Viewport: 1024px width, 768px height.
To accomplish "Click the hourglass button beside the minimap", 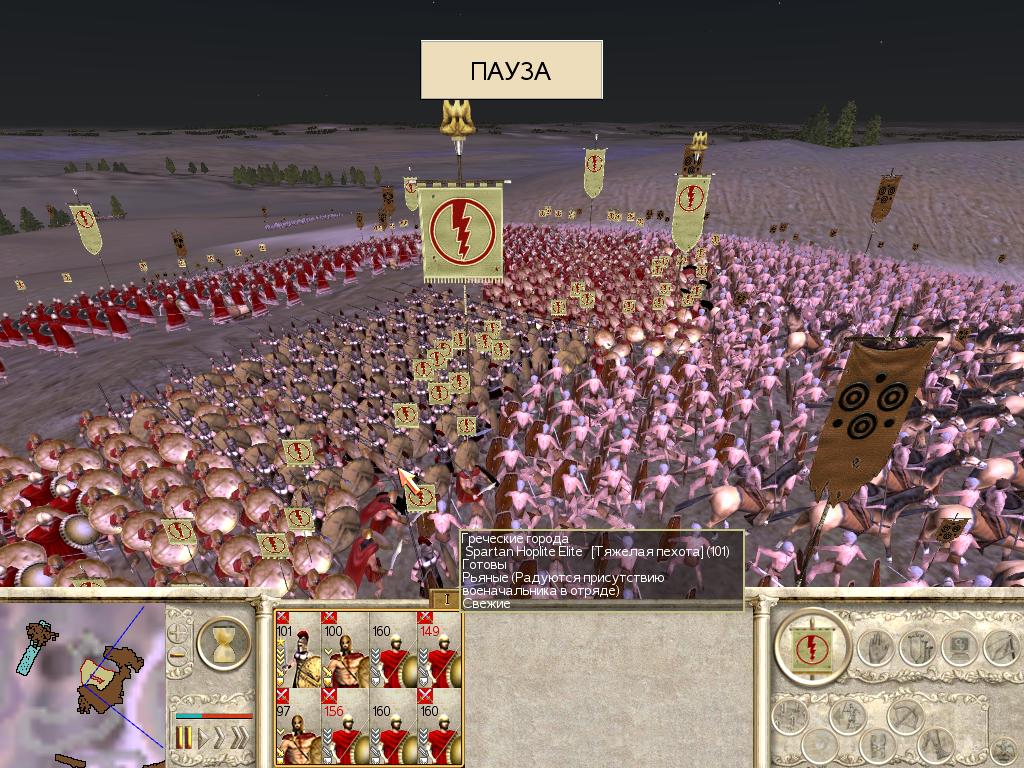I will pyautogui.click(x=224, y=644).
